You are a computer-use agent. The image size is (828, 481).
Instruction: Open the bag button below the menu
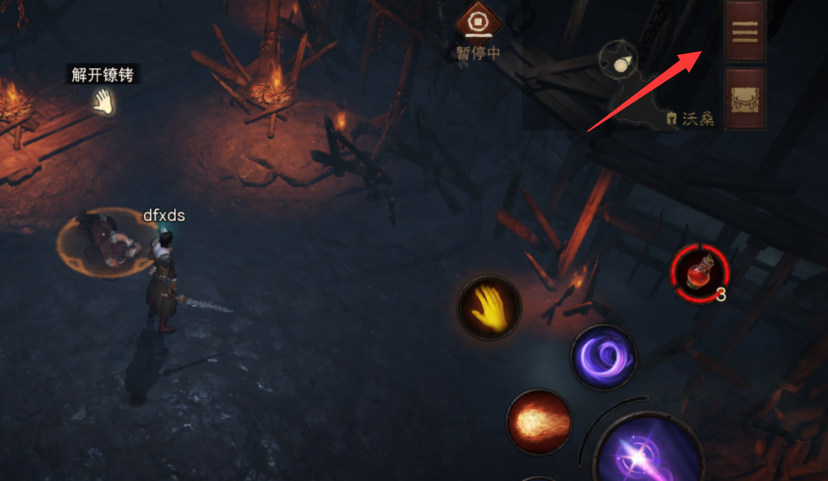[744, 99]
